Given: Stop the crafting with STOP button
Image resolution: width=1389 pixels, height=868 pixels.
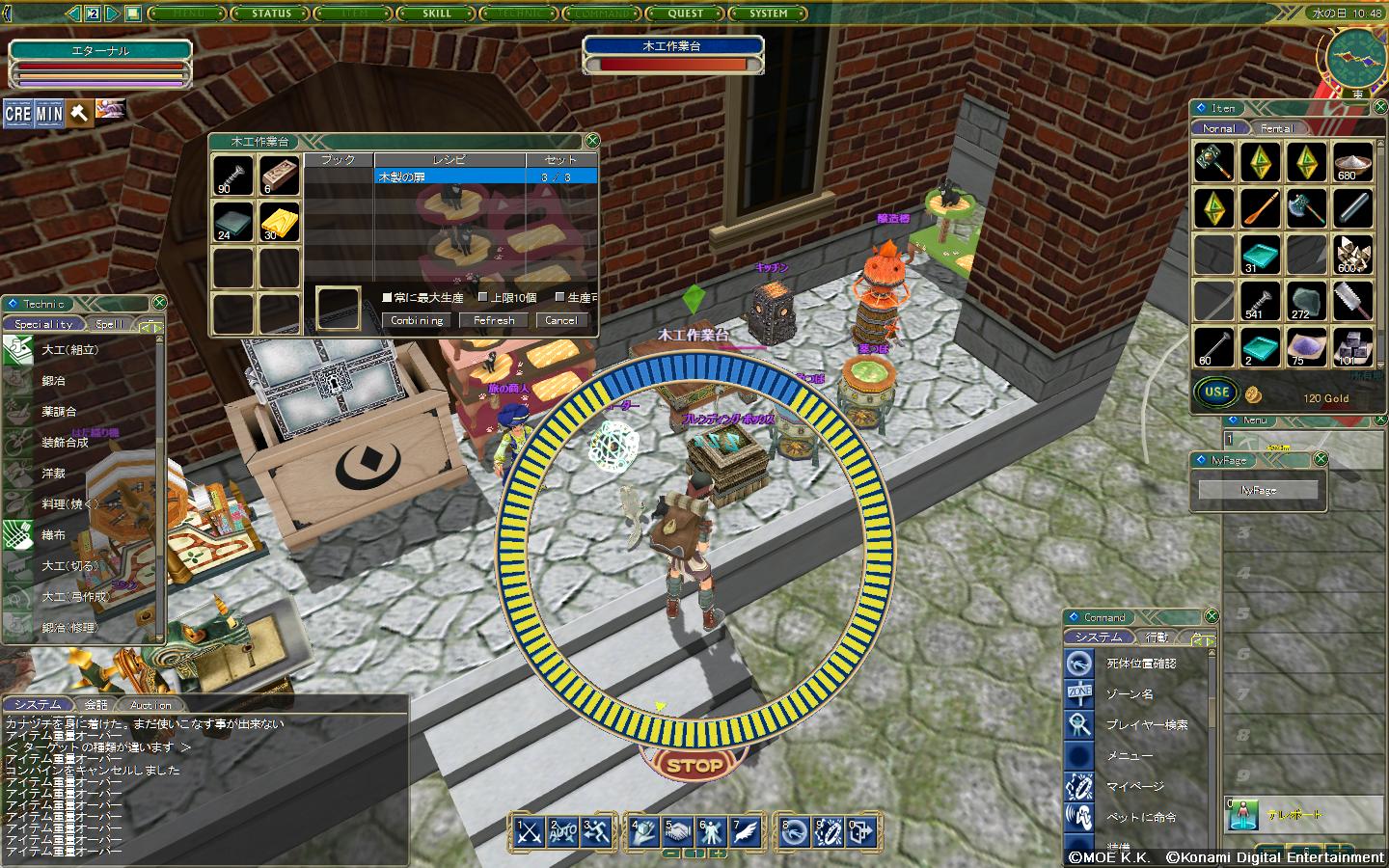Looking at the screenshot, I should [694, 766].
